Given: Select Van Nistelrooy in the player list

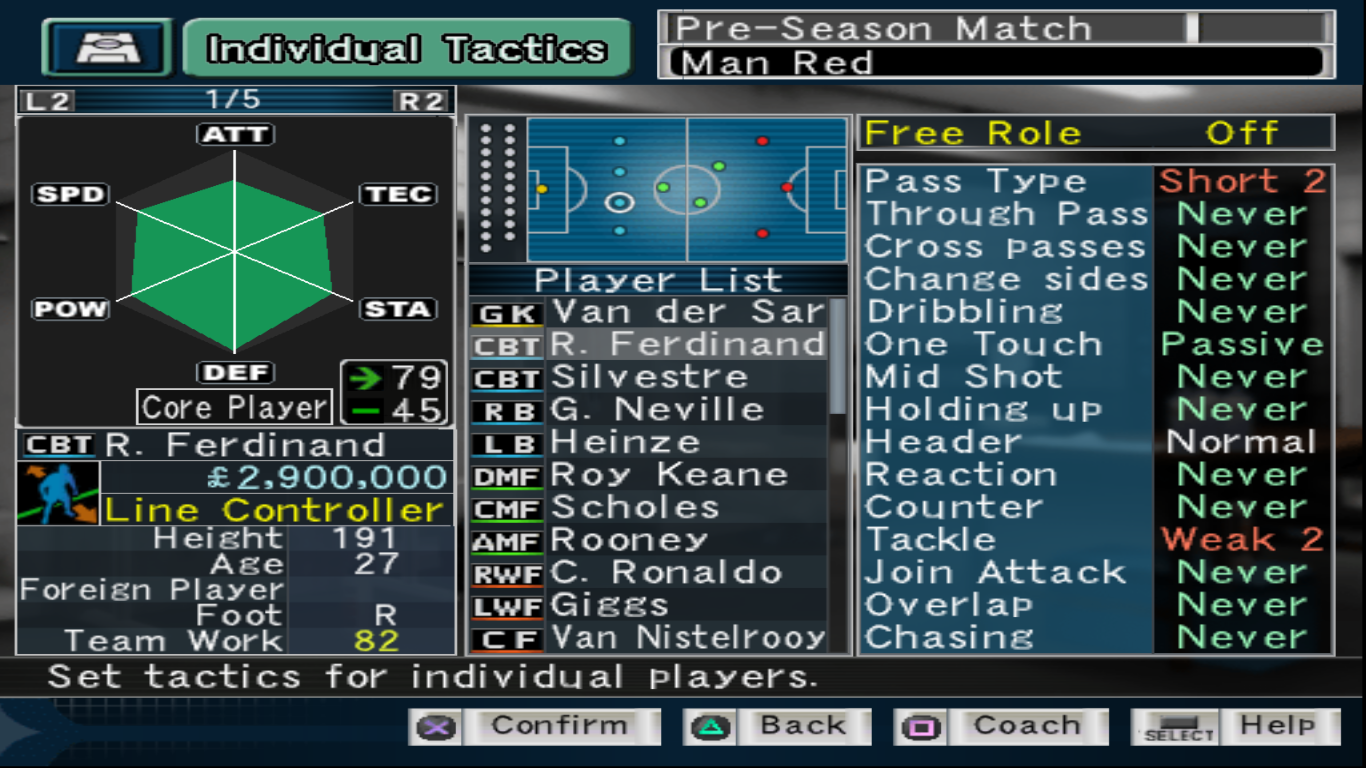Looking at the screenshot, I should point(688,638).
